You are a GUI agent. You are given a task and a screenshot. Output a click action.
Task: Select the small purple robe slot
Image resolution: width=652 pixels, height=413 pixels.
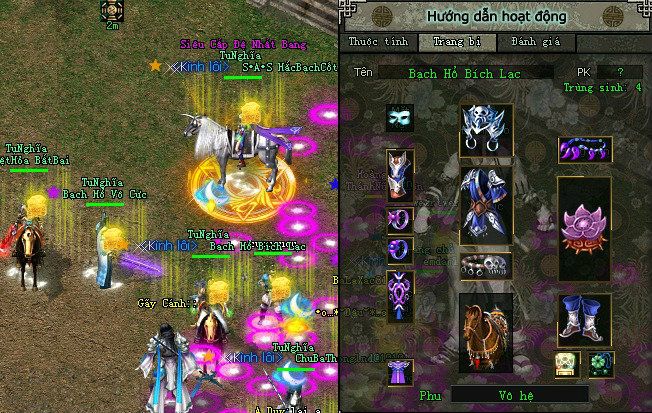coord(400,371)
